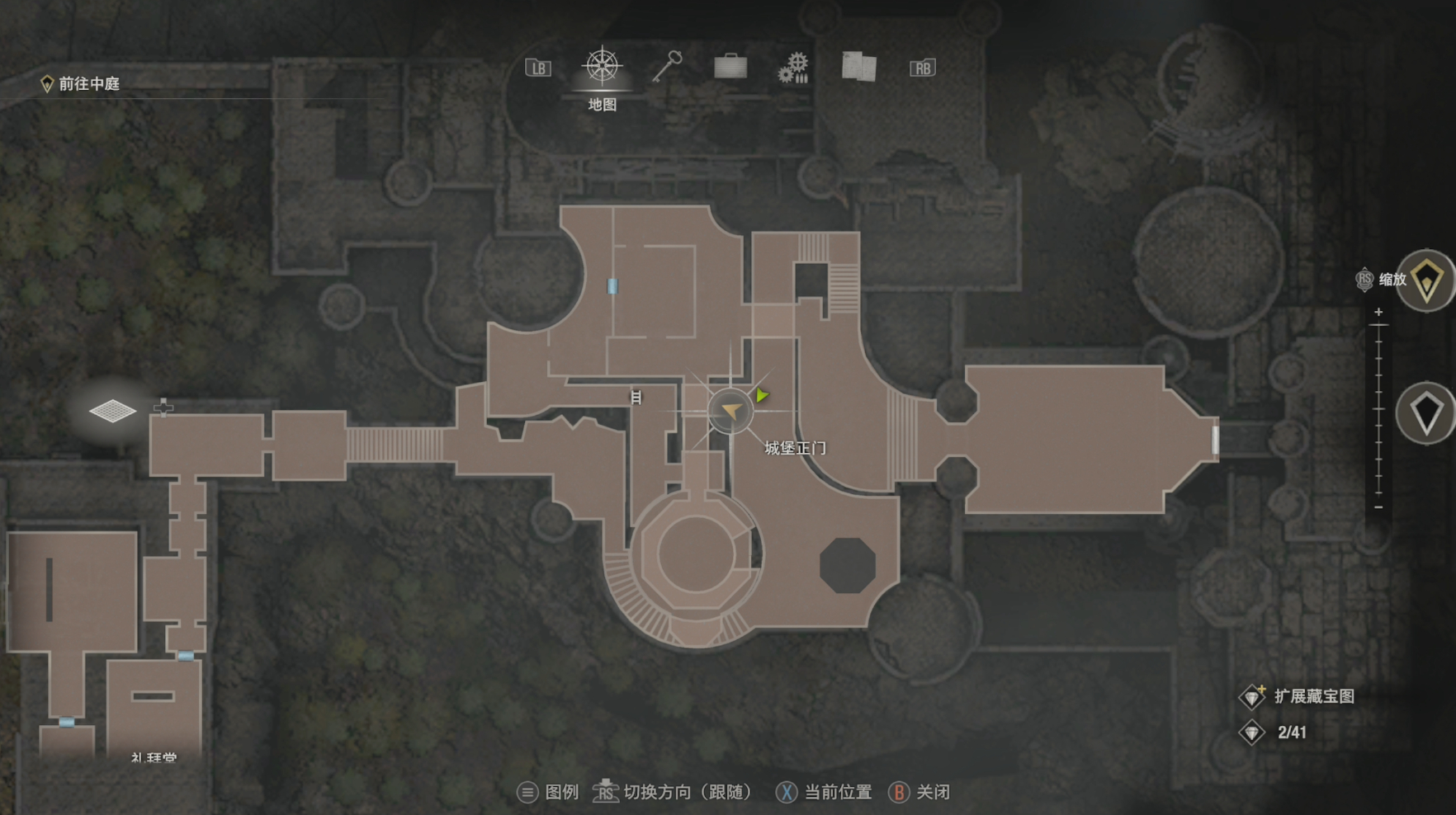Select the green arrow marker on map

(762, 396)
